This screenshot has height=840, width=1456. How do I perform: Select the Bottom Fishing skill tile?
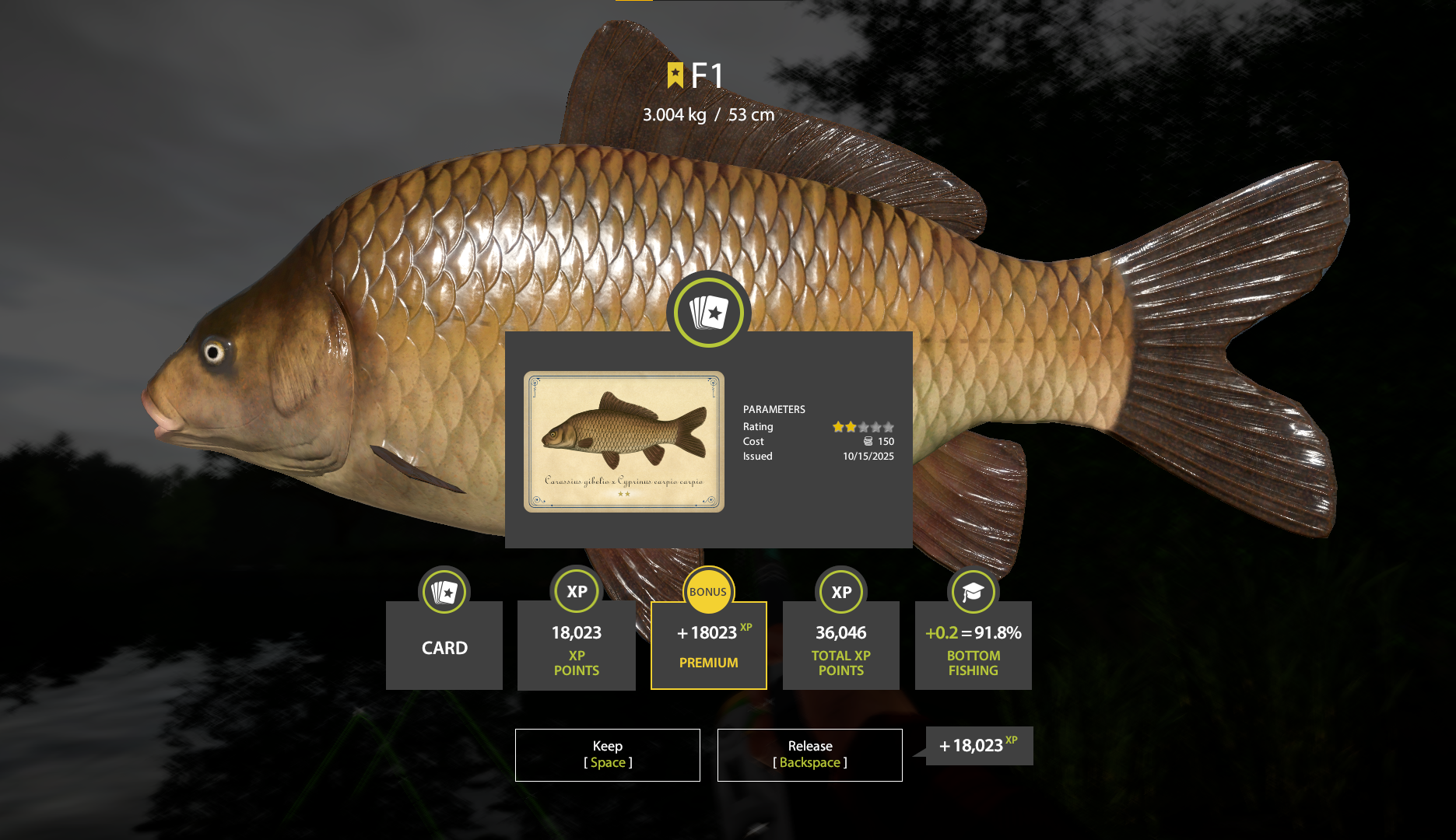click(x=973, y=646)
